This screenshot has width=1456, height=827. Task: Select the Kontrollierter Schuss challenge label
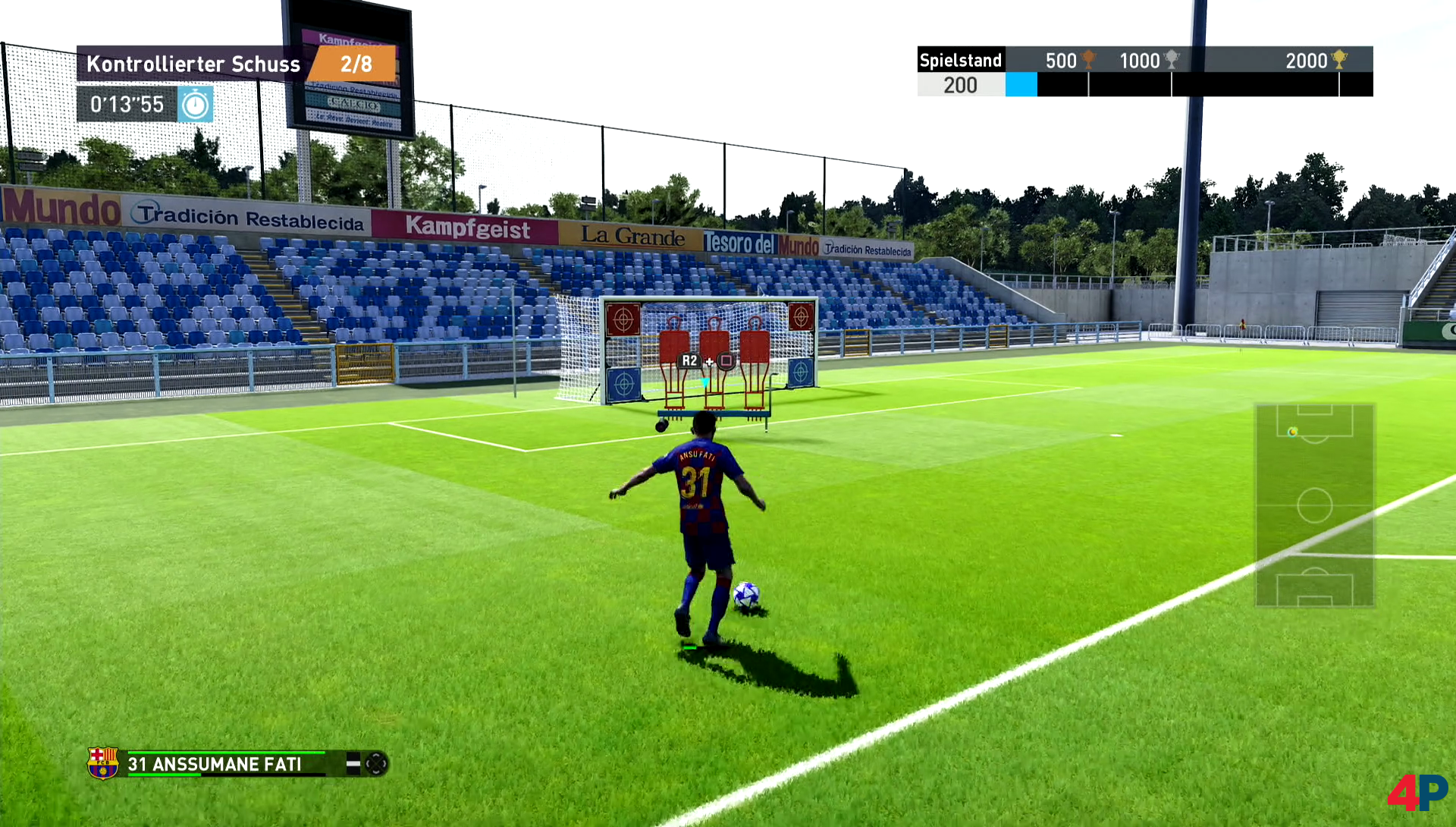tap(193, 64)
